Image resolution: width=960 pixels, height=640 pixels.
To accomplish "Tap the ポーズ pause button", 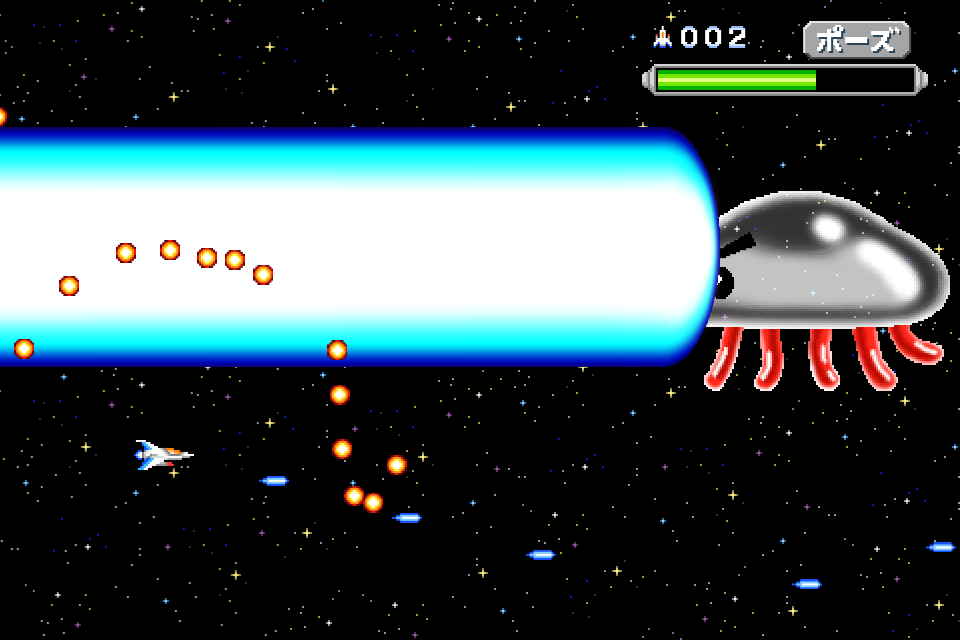I will click(x=856, y=40).
